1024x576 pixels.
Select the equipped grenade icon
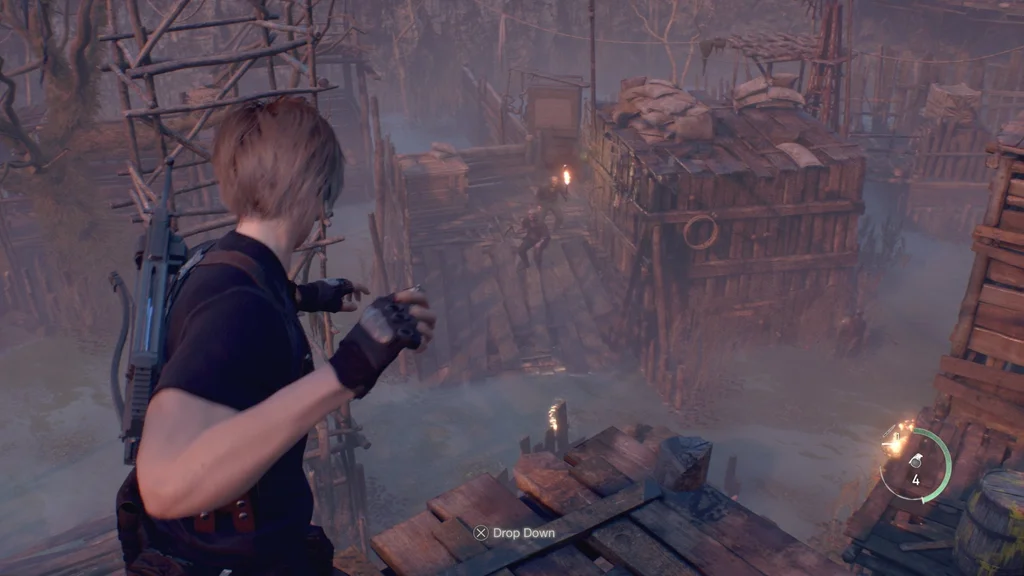click(915, 461)
